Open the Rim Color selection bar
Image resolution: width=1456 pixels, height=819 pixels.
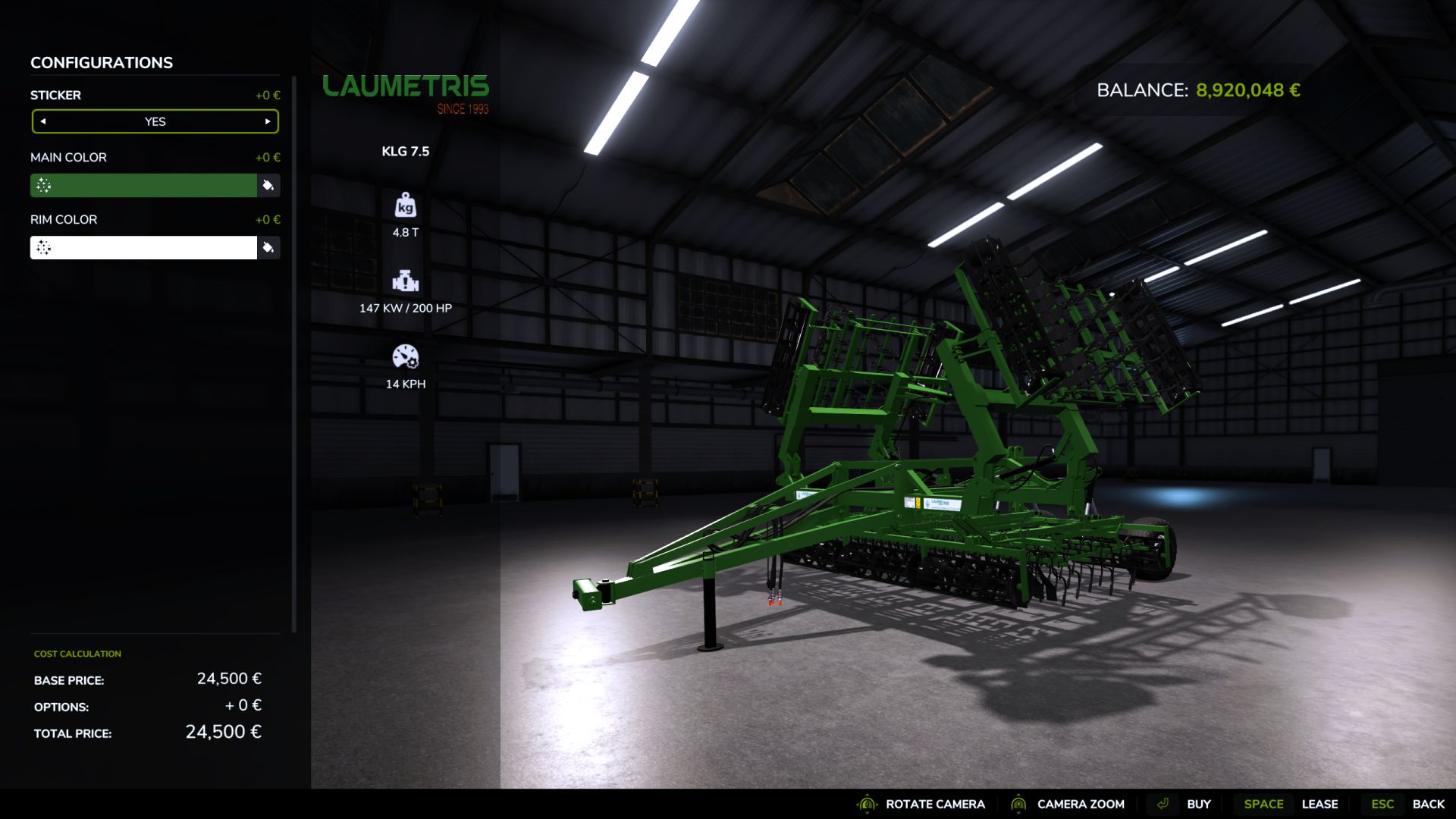tap(144, 247)
